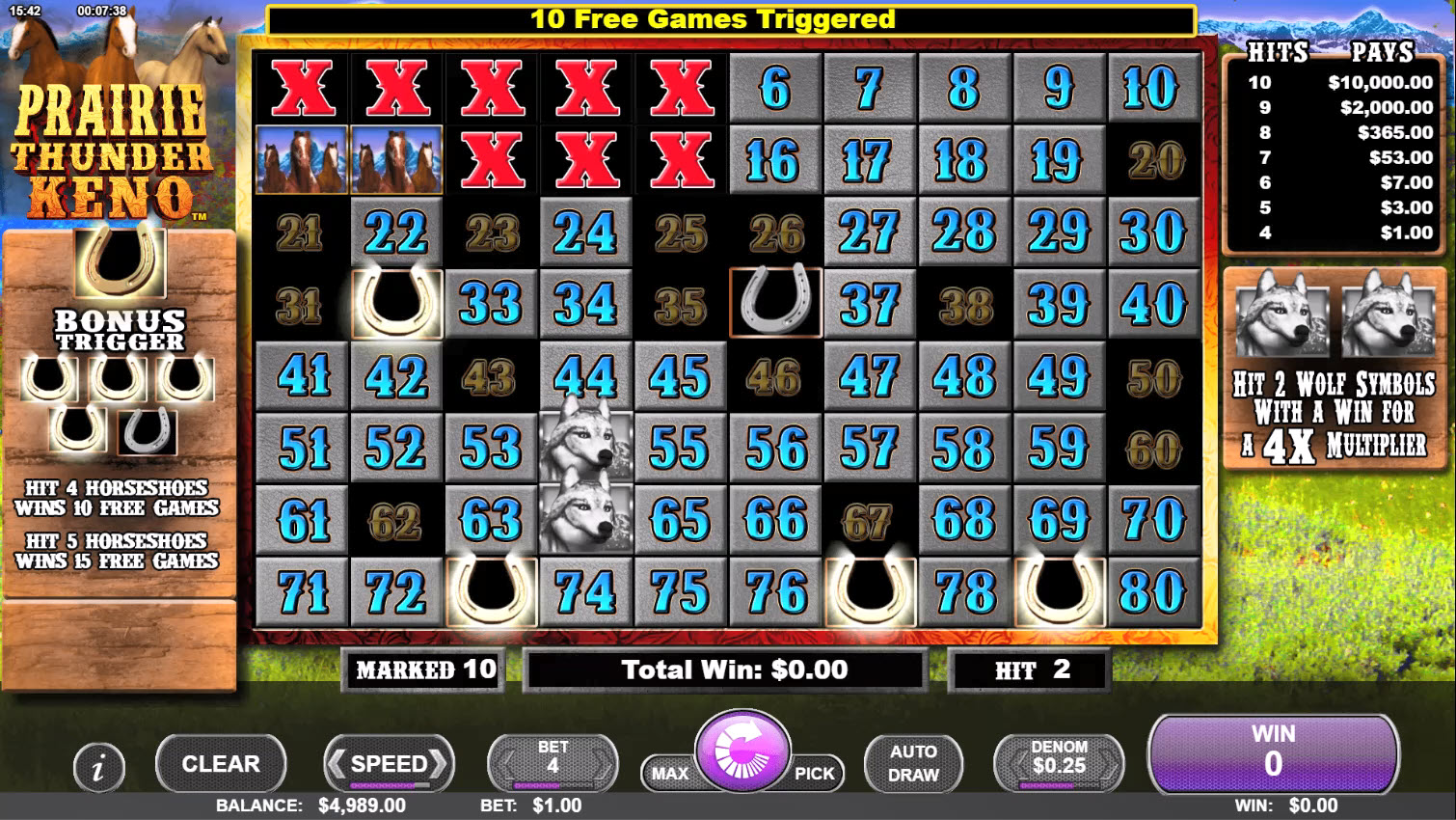The image size is (1456, 820).
Task: Clear all marked keno numbers
Action: pyautogui.click(x=221, y=764)
